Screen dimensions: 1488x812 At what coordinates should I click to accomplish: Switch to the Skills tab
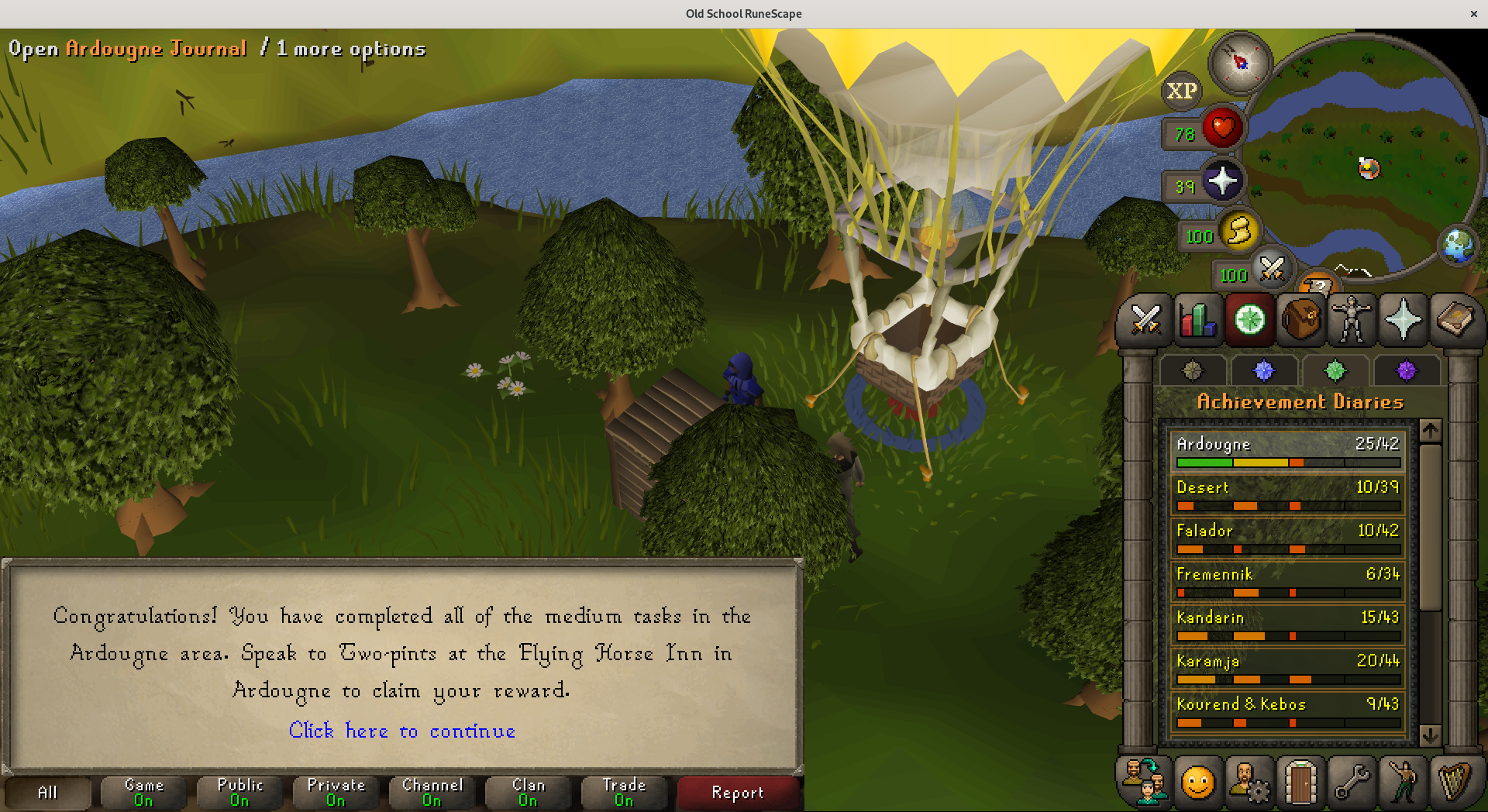[x=1197, y=319]
